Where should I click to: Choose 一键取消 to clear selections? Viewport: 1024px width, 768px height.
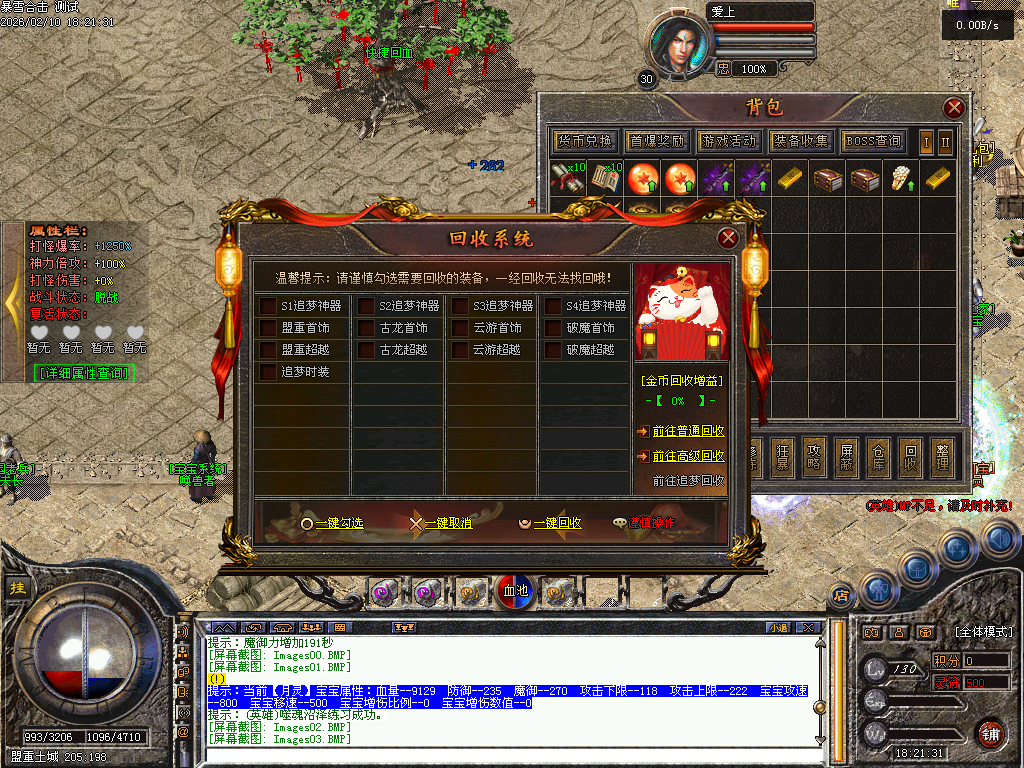pos(440,522)
